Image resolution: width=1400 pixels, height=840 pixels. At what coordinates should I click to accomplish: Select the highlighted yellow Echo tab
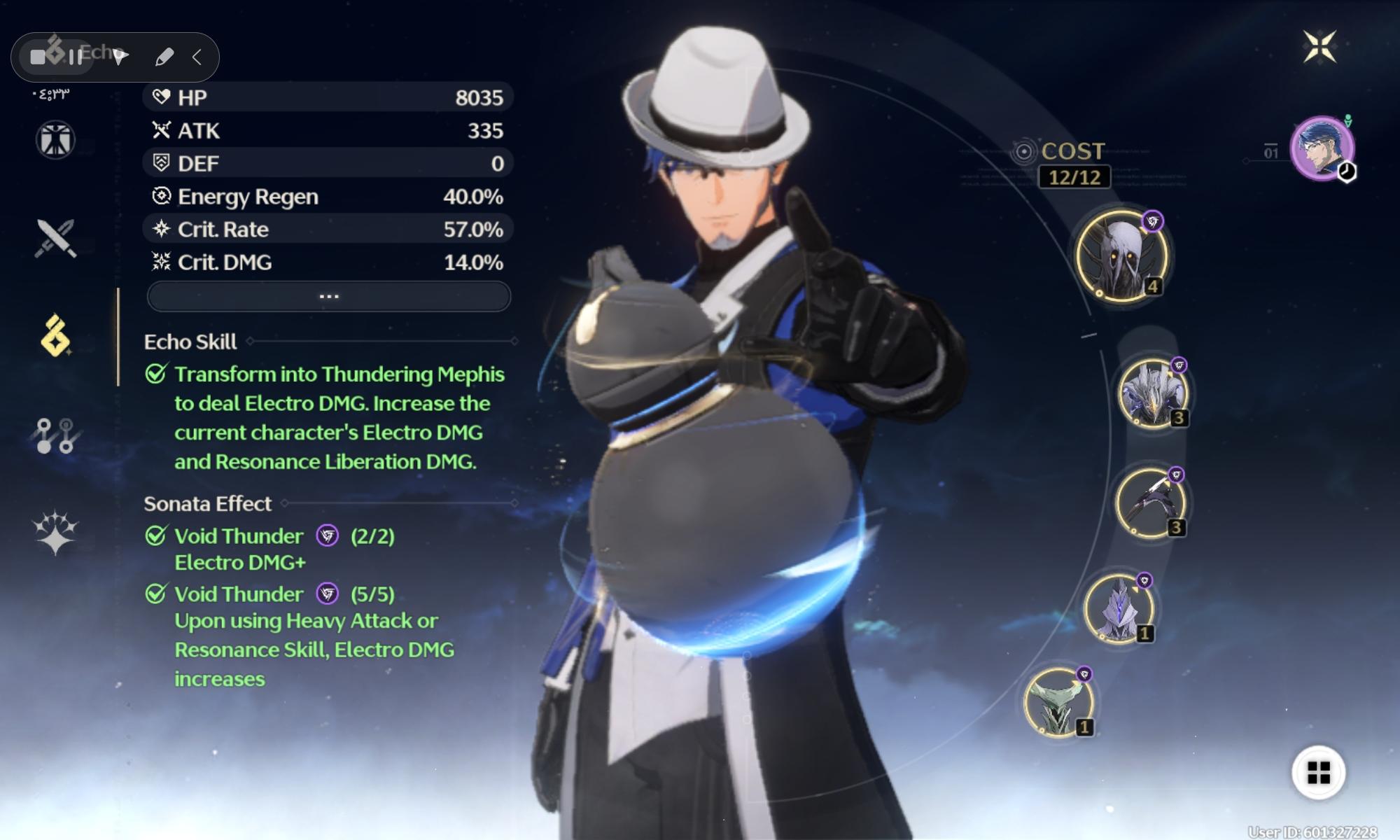(x=55, y=336)
